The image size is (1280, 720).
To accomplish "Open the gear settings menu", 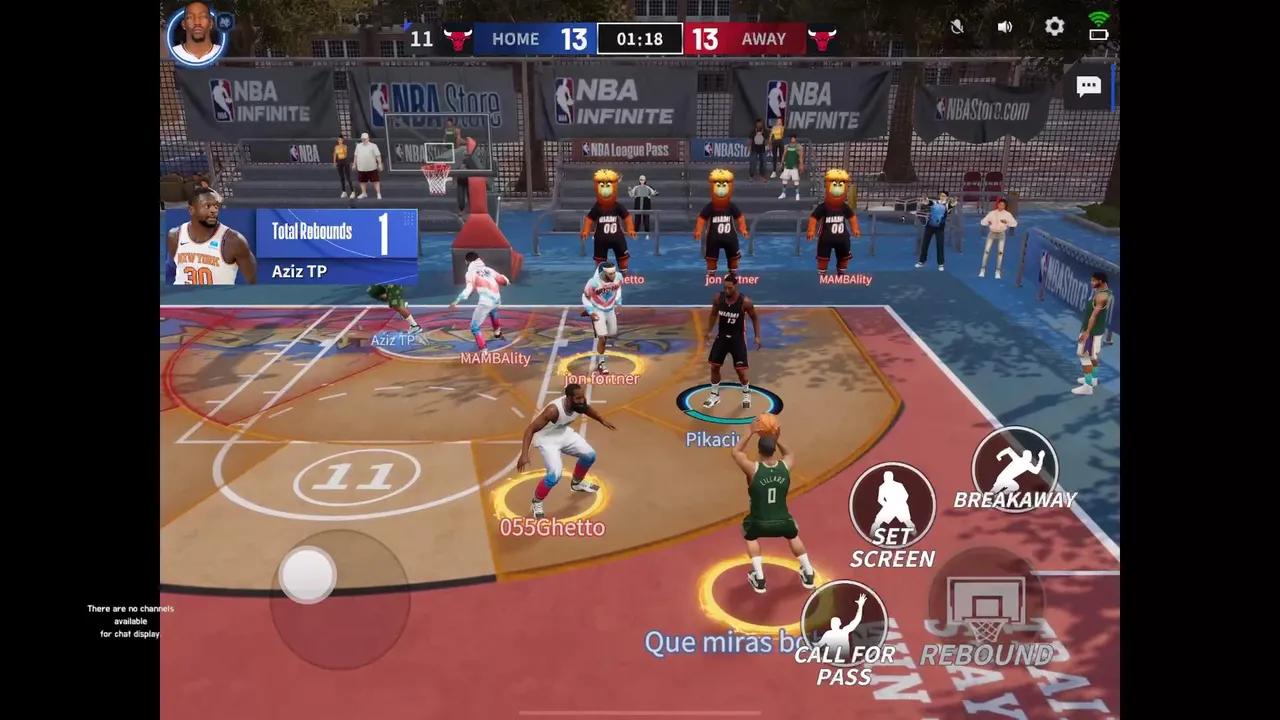I will [x=1054, y=27].
